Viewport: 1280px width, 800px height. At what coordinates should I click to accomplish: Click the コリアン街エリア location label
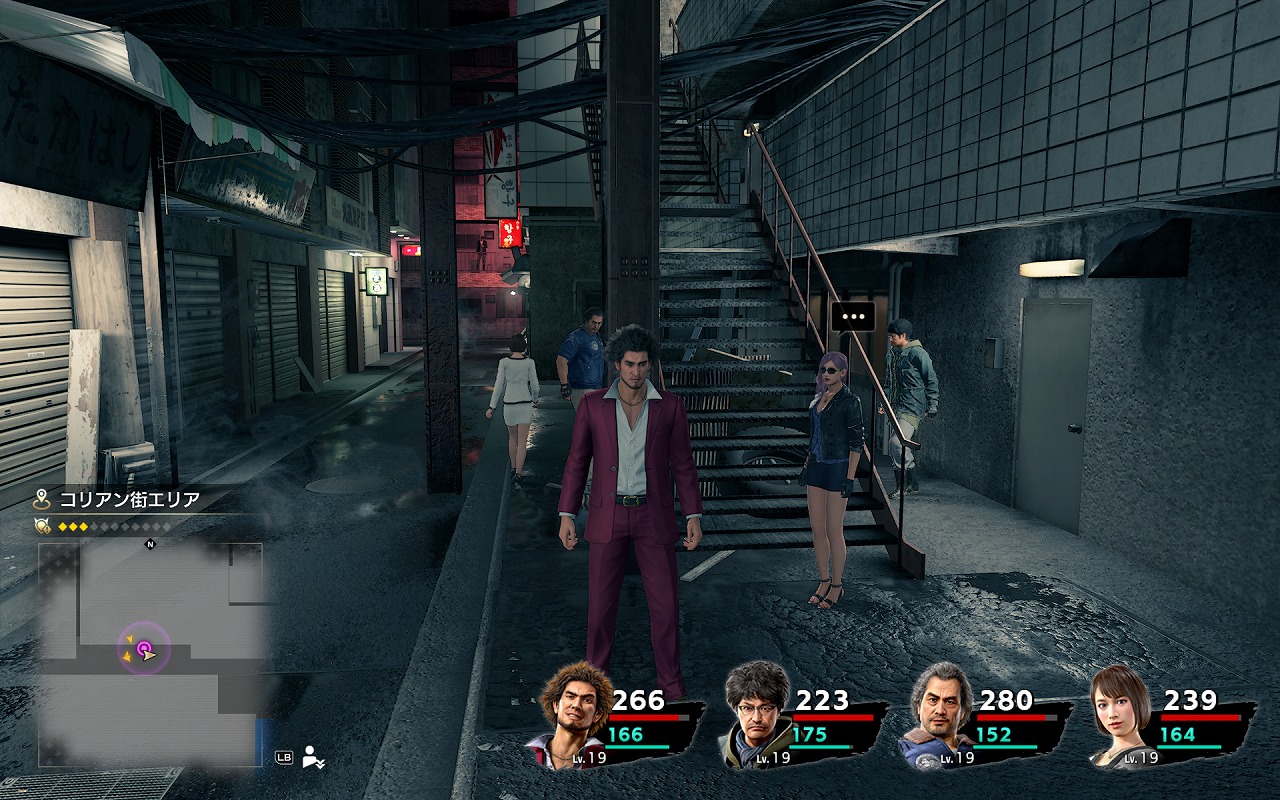pos(129,499)
